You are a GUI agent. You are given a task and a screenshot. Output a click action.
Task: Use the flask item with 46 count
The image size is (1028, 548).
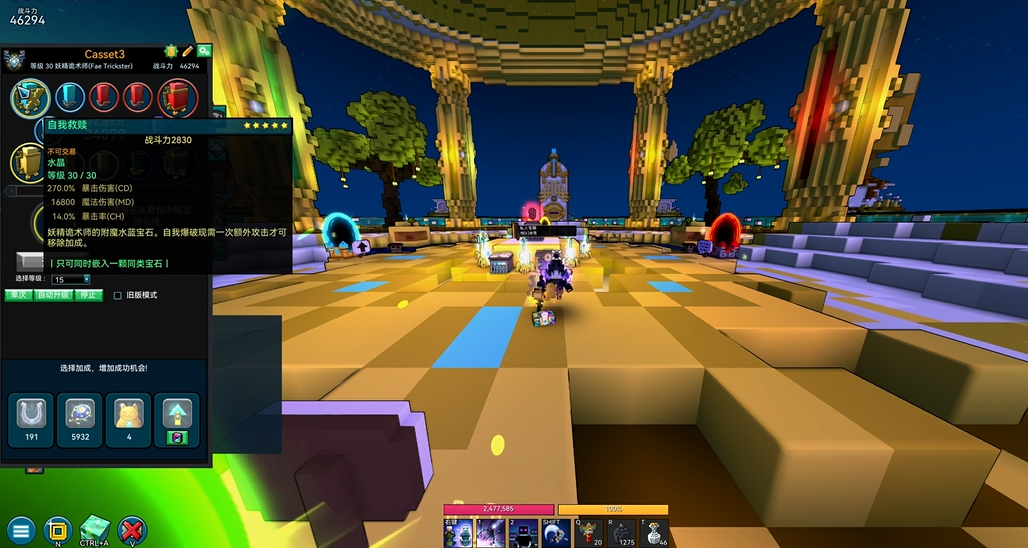click(655, 533)
